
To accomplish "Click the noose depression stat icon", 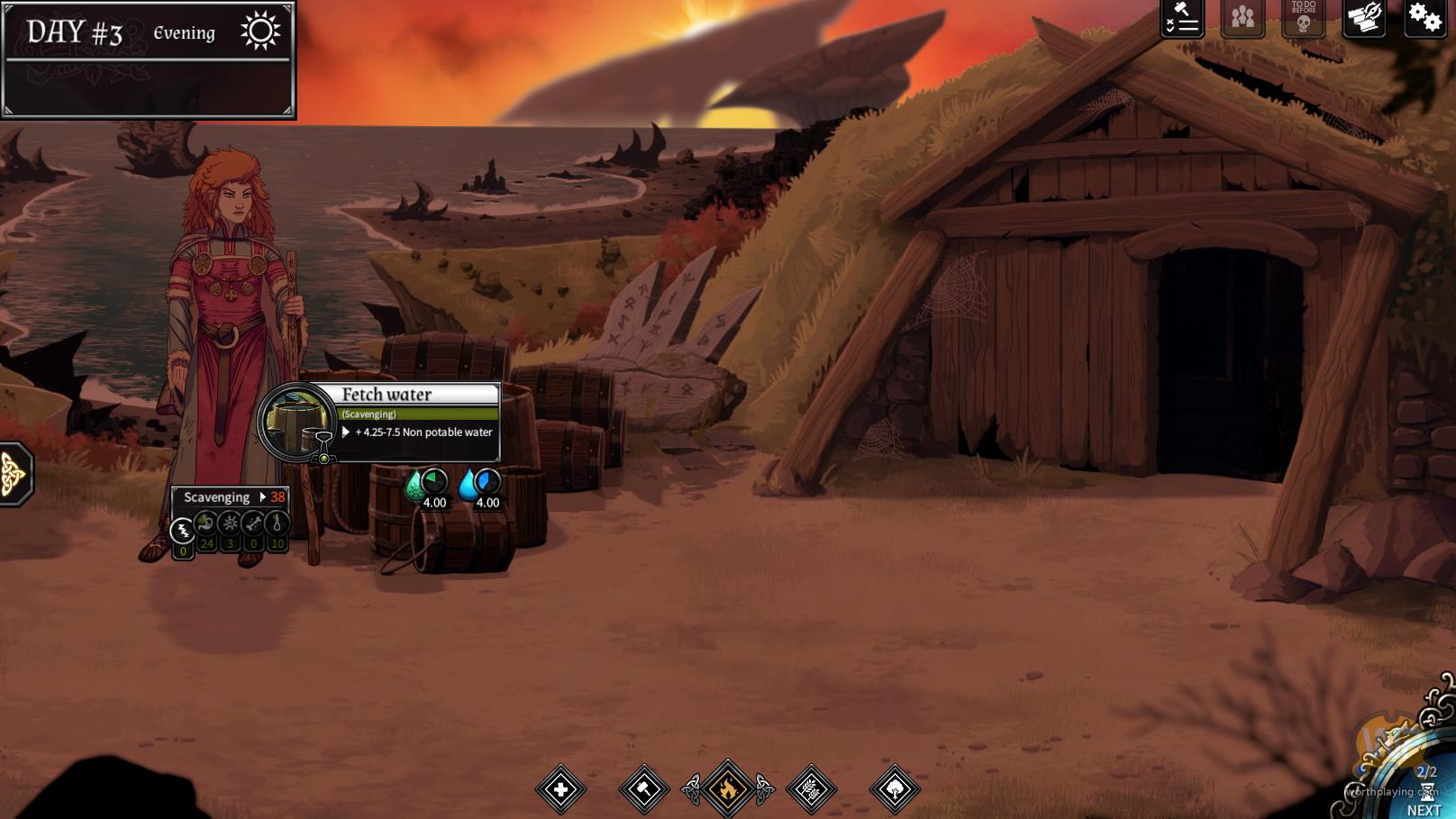I will 277,523.
